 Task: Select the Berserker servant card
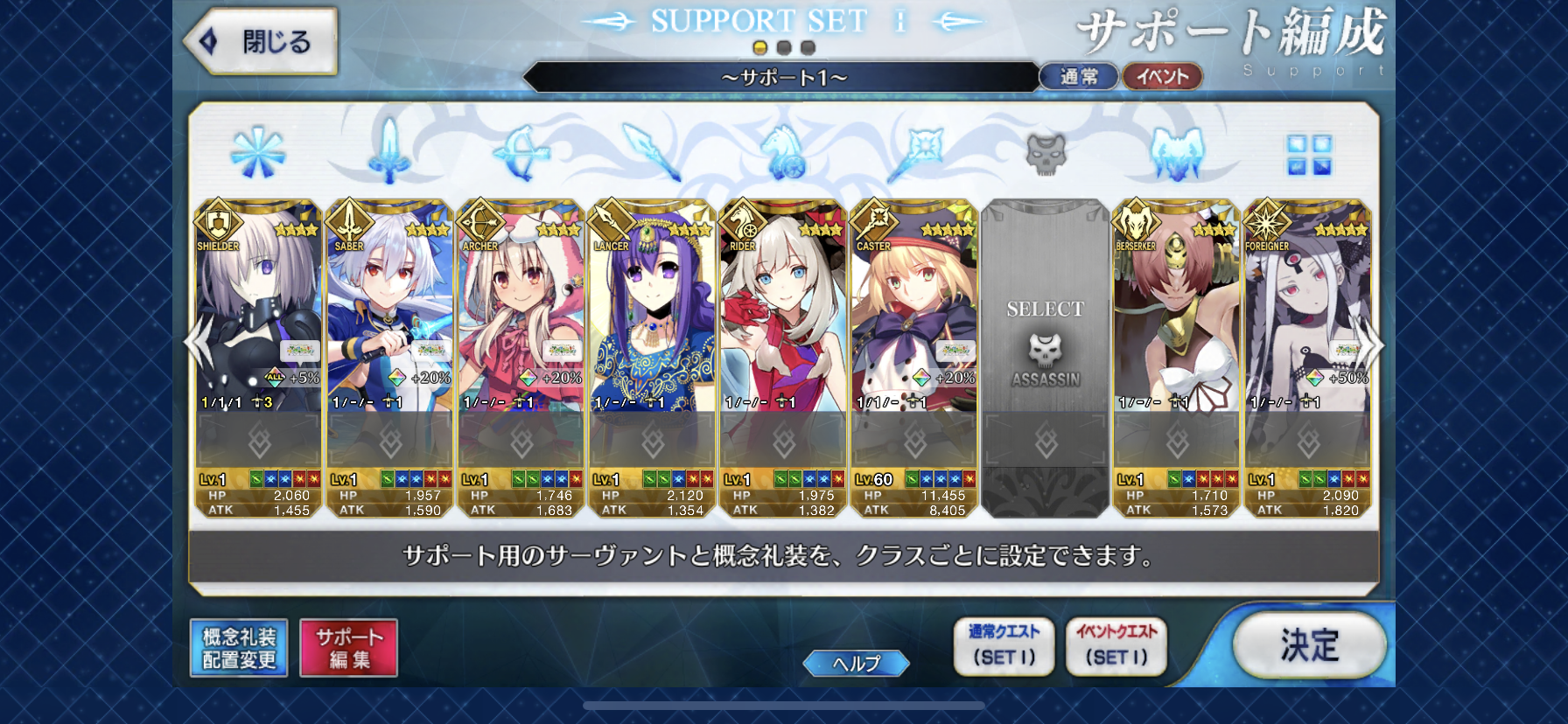pyautogui.click(x=1177, y=315)
